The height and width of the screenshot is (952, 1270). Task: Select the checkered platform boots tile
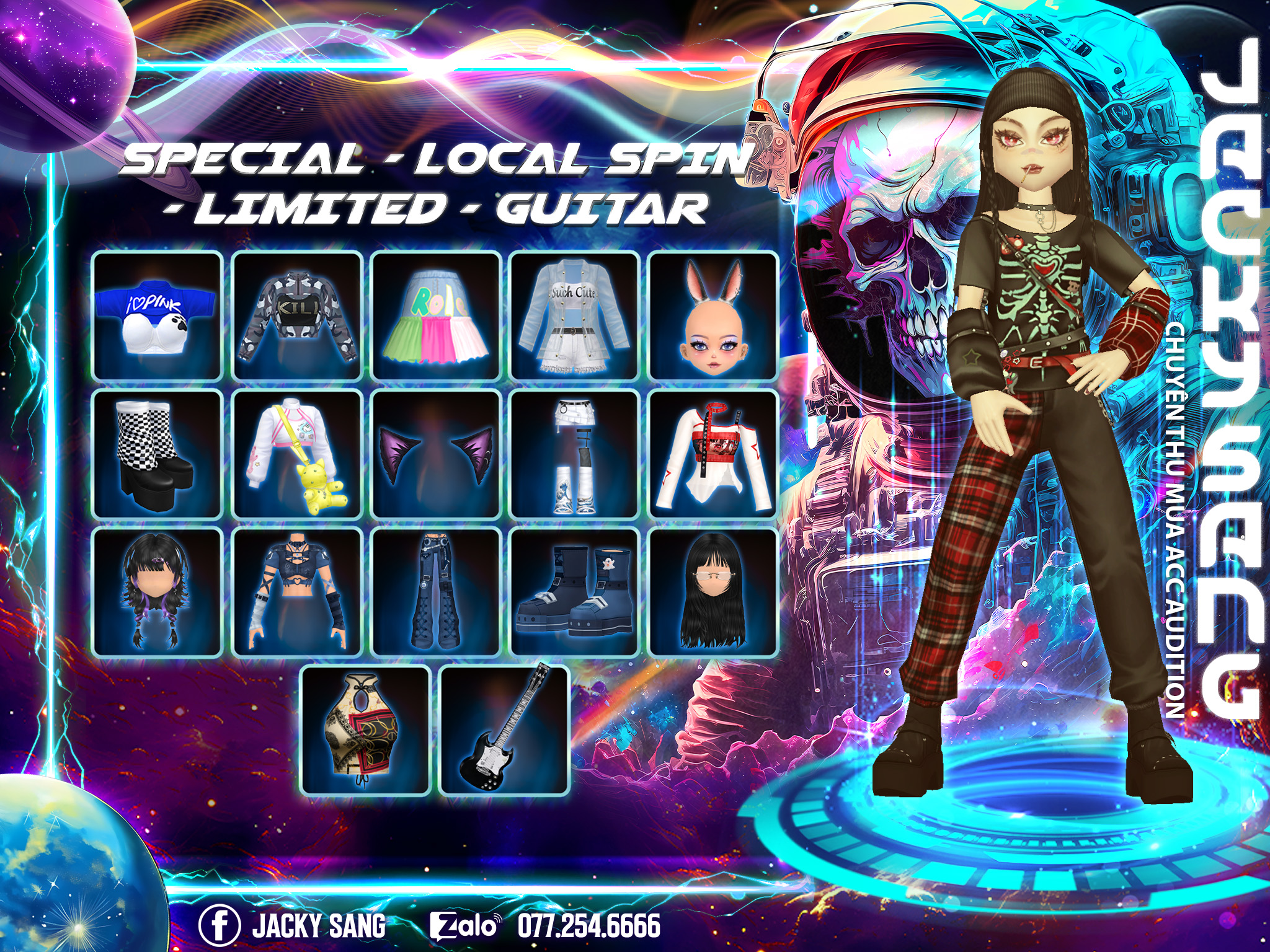coord(157,454)
